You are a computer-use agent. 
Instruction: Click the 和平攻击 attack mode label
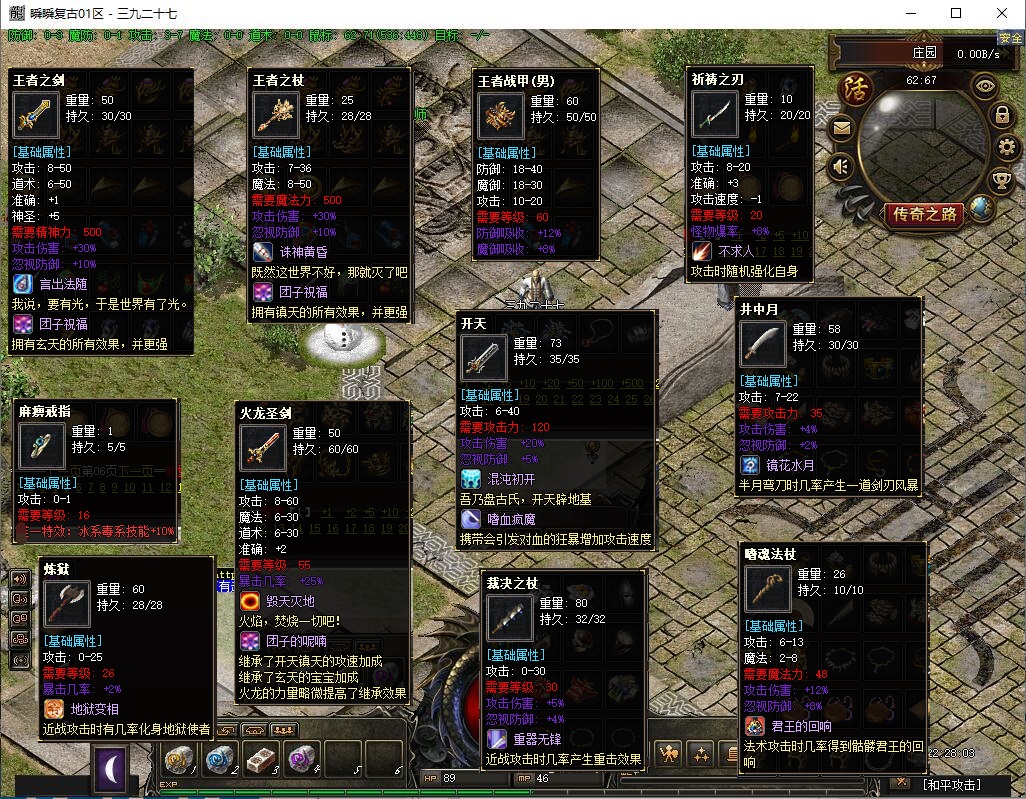click(x=952, y=785)
